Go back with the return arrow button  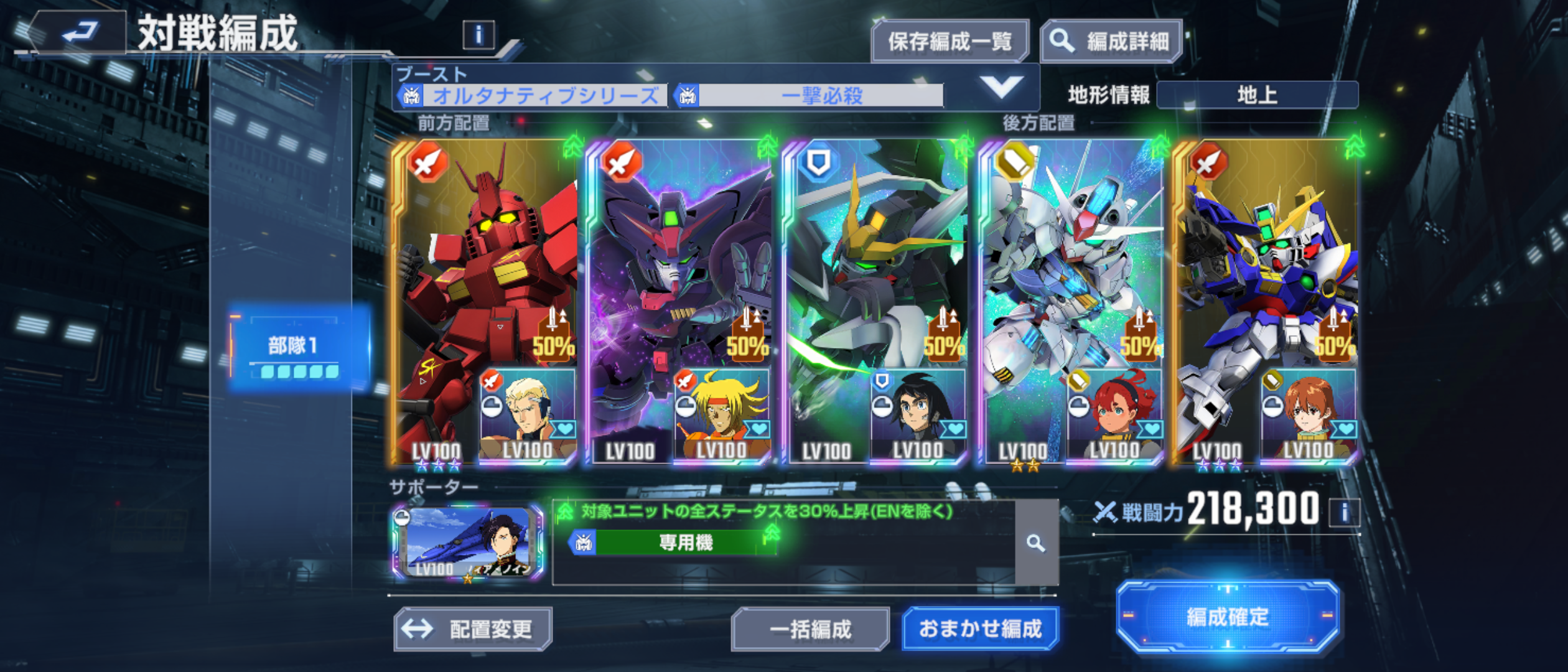(79, 31)
